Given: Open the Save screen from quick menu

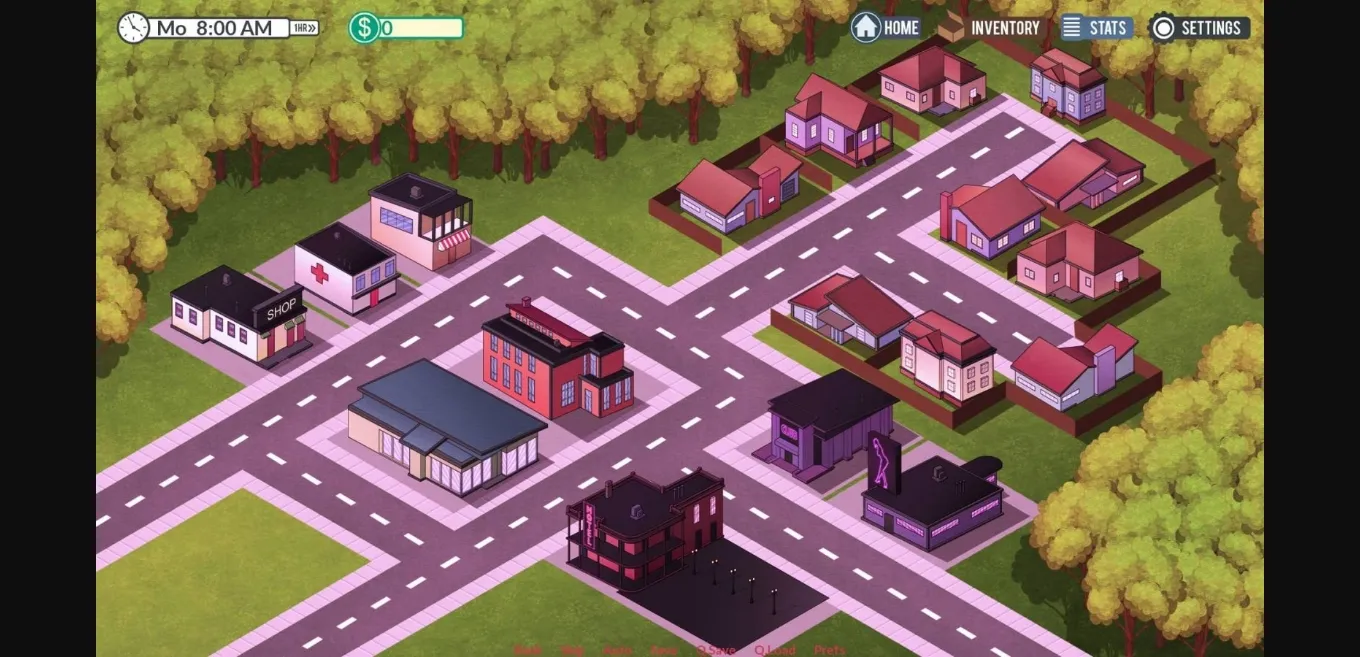Looking at the screenshot, I should click(x=664, y=650).
